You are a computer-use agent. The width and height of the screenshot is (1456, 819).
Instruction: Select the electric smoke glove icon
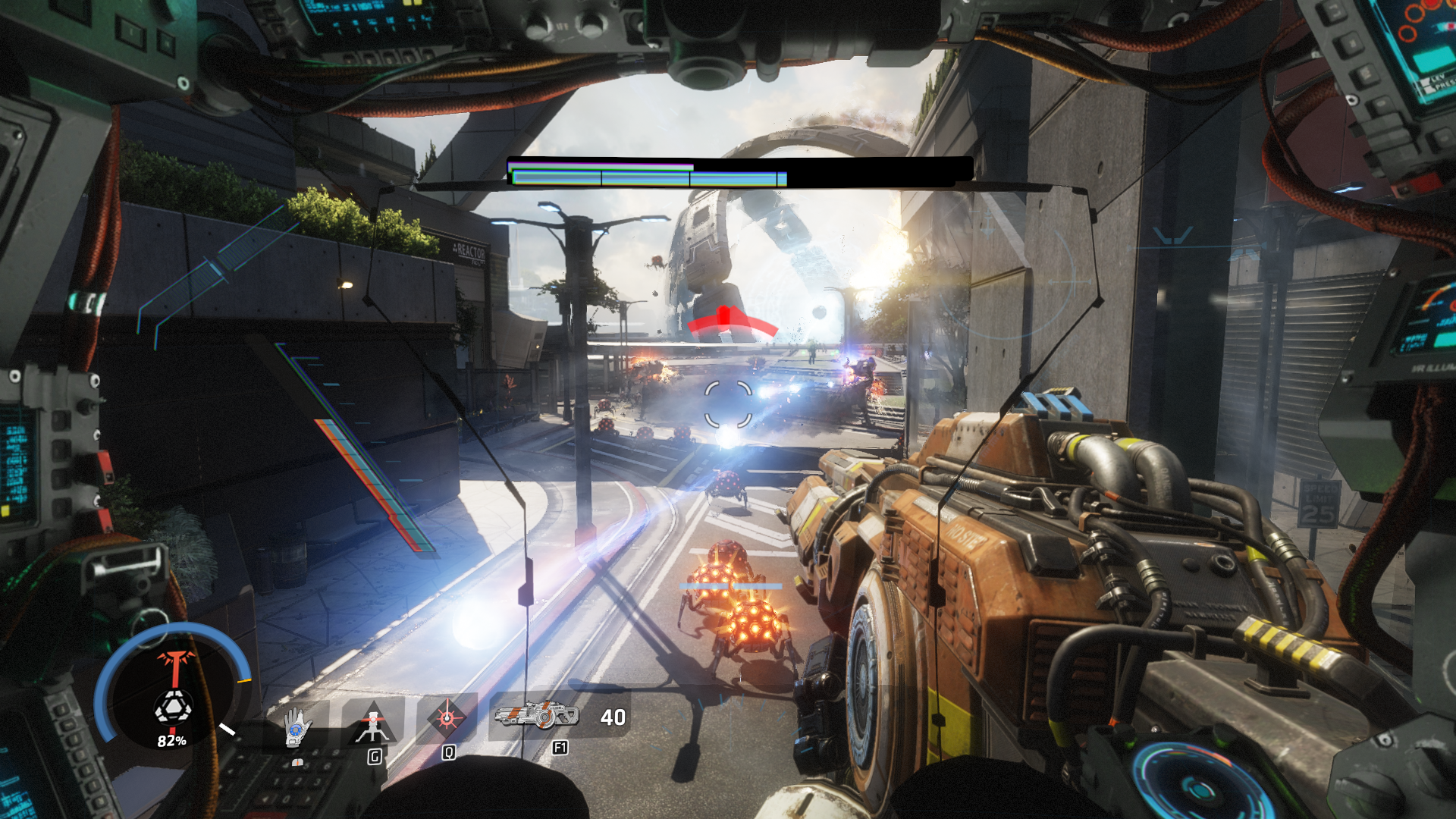click(x=297, y=726)
